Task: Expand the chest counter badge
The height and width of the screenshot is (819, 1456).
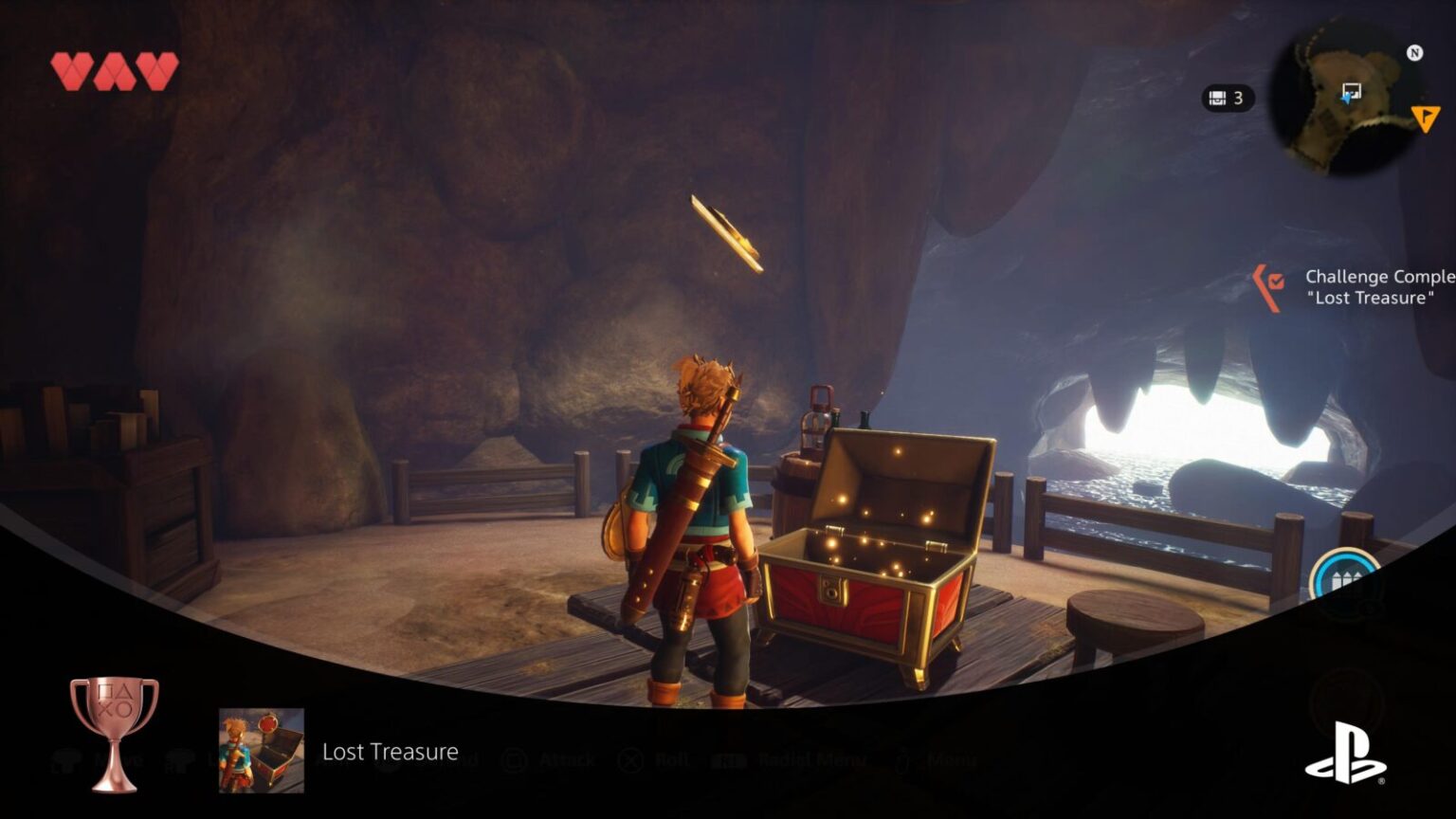Action: click(1228, 98)
